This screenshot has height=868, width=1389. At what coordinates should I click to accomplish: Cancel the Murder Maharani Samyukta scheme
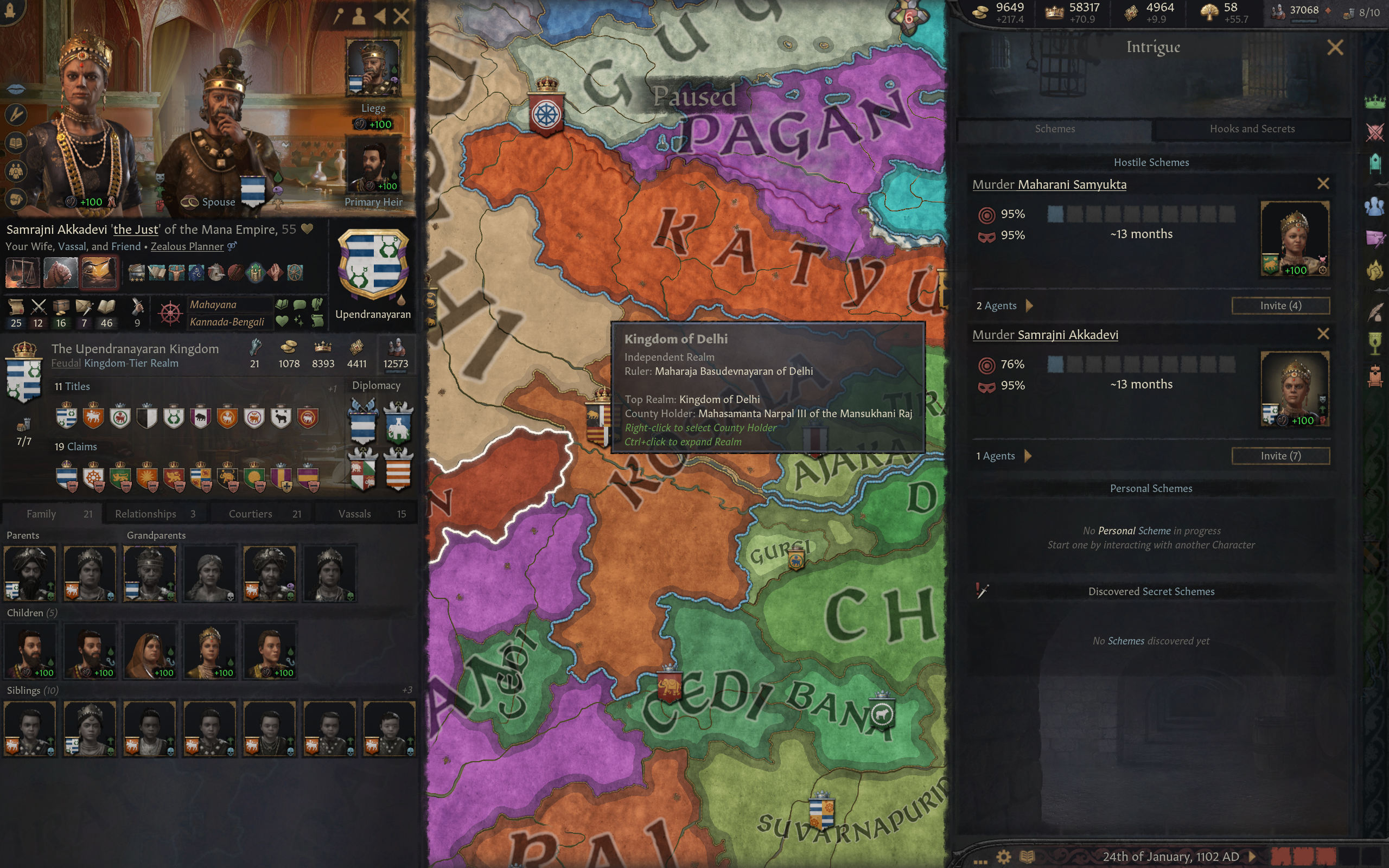pos(1323,184)
